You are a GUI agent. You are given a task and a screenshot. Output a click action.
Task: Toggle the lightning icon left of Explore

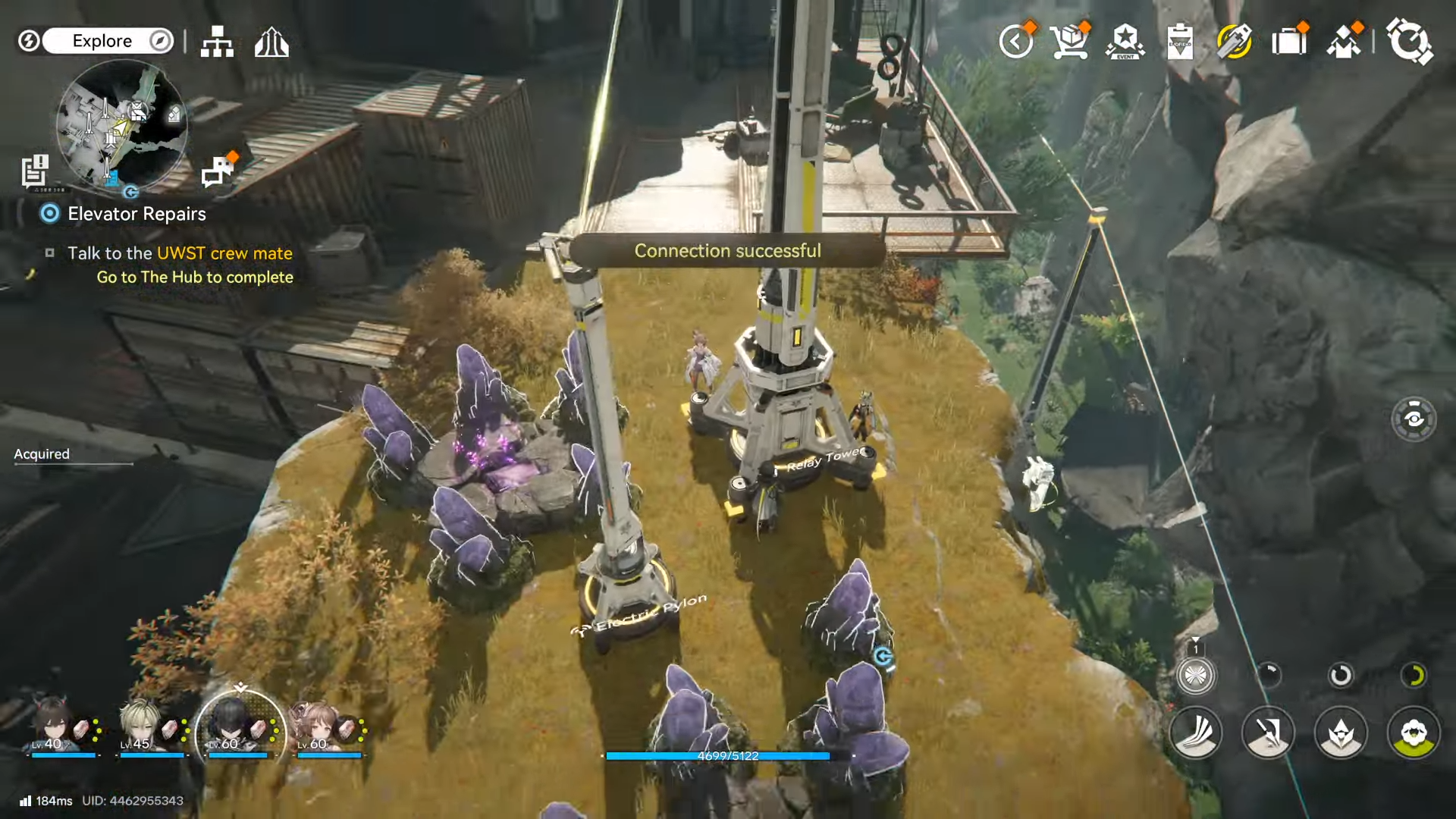[29, 41]
